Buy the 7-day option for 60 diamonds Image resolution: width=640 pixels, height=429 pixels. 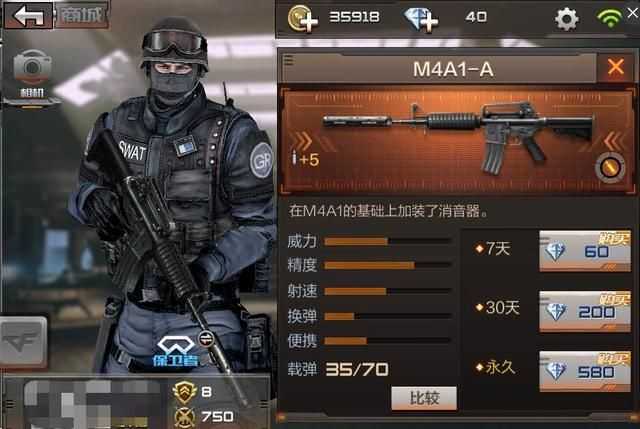click(x=584, y=251)
